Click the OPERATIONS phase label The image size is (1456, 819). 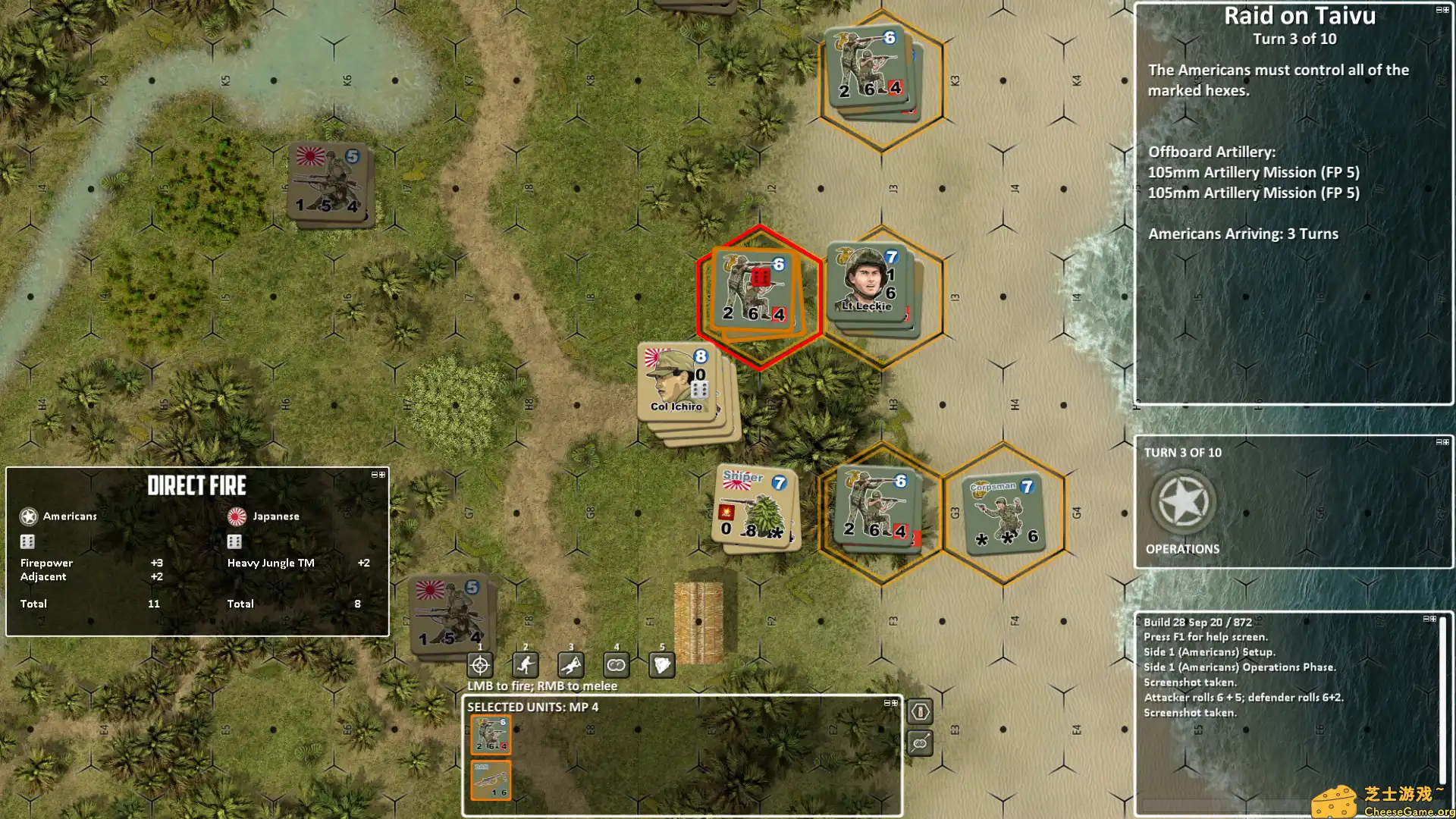click(x=1182, y=548)
